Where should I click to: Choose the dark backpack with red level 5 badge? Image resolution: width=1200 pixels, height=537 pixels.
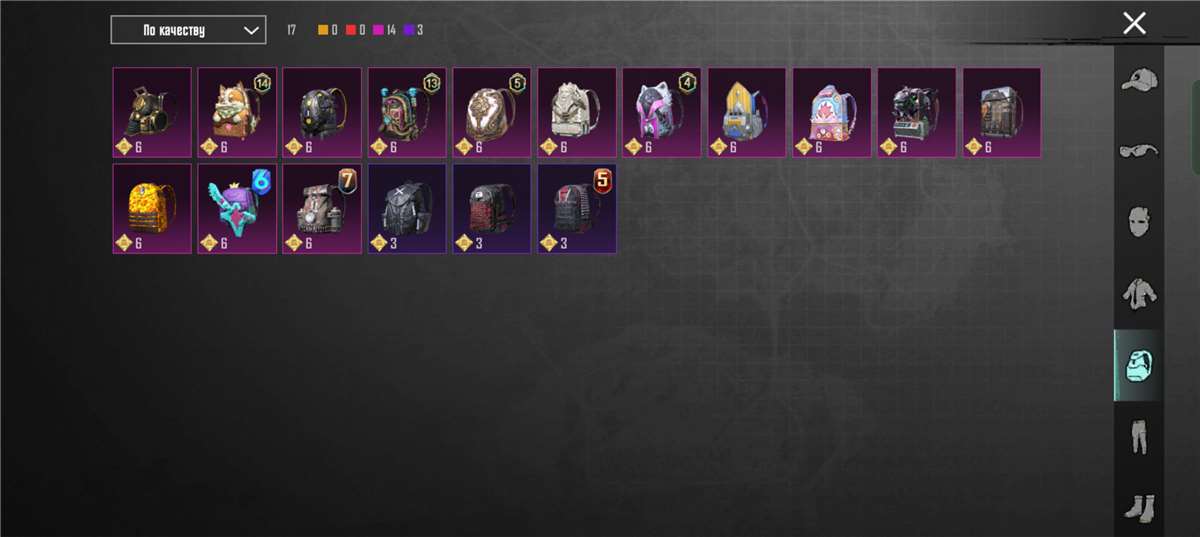coord(577,209)
